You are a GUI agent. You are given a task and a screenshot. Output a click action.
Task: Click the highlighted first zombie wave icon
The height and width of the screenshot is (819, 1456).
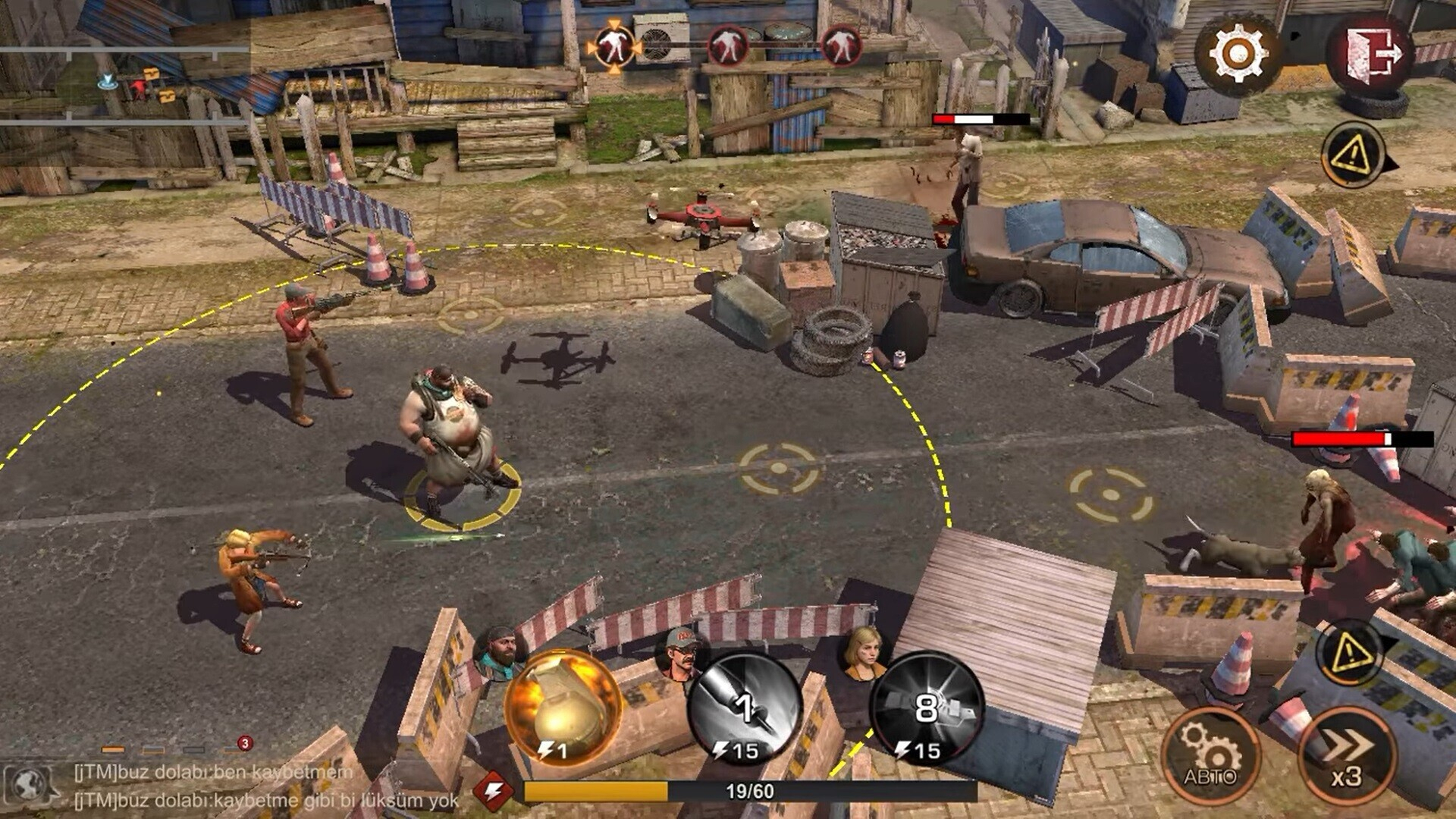click(x=613, y=46)
